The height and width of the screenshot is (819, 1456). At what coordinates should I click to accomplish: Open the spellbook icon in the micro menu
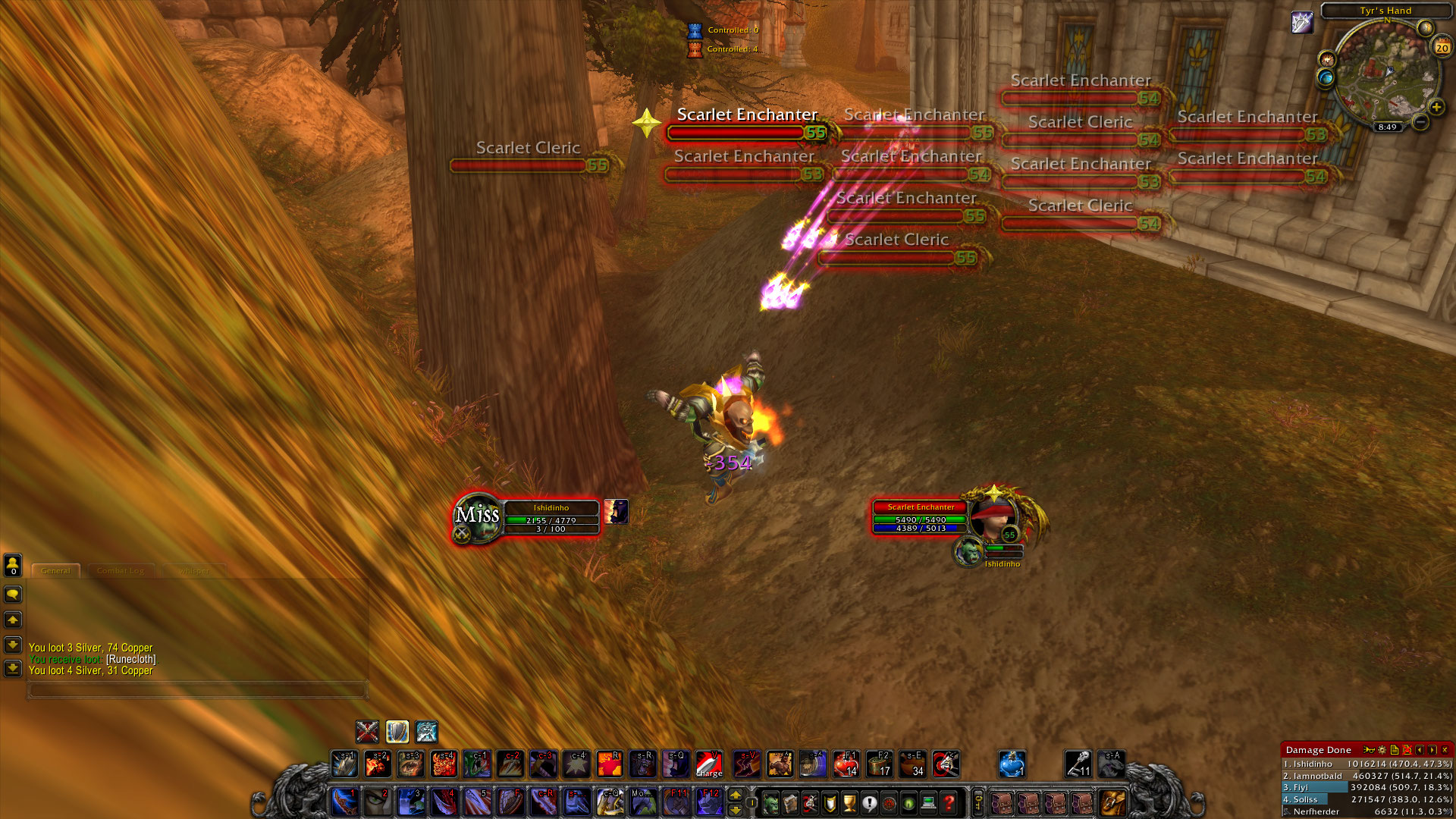[791, 804]
